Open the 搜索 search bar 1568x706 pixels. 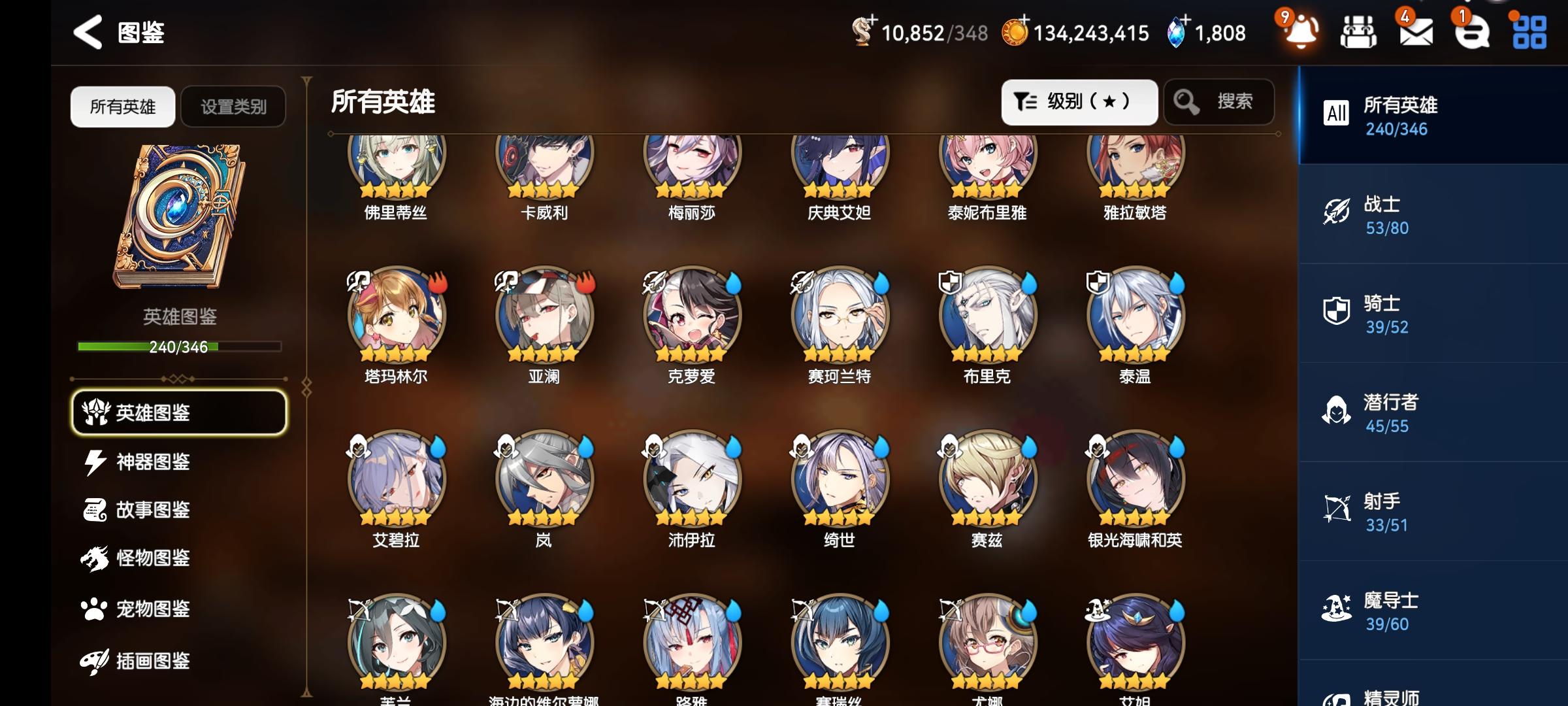click(1218, 101)
